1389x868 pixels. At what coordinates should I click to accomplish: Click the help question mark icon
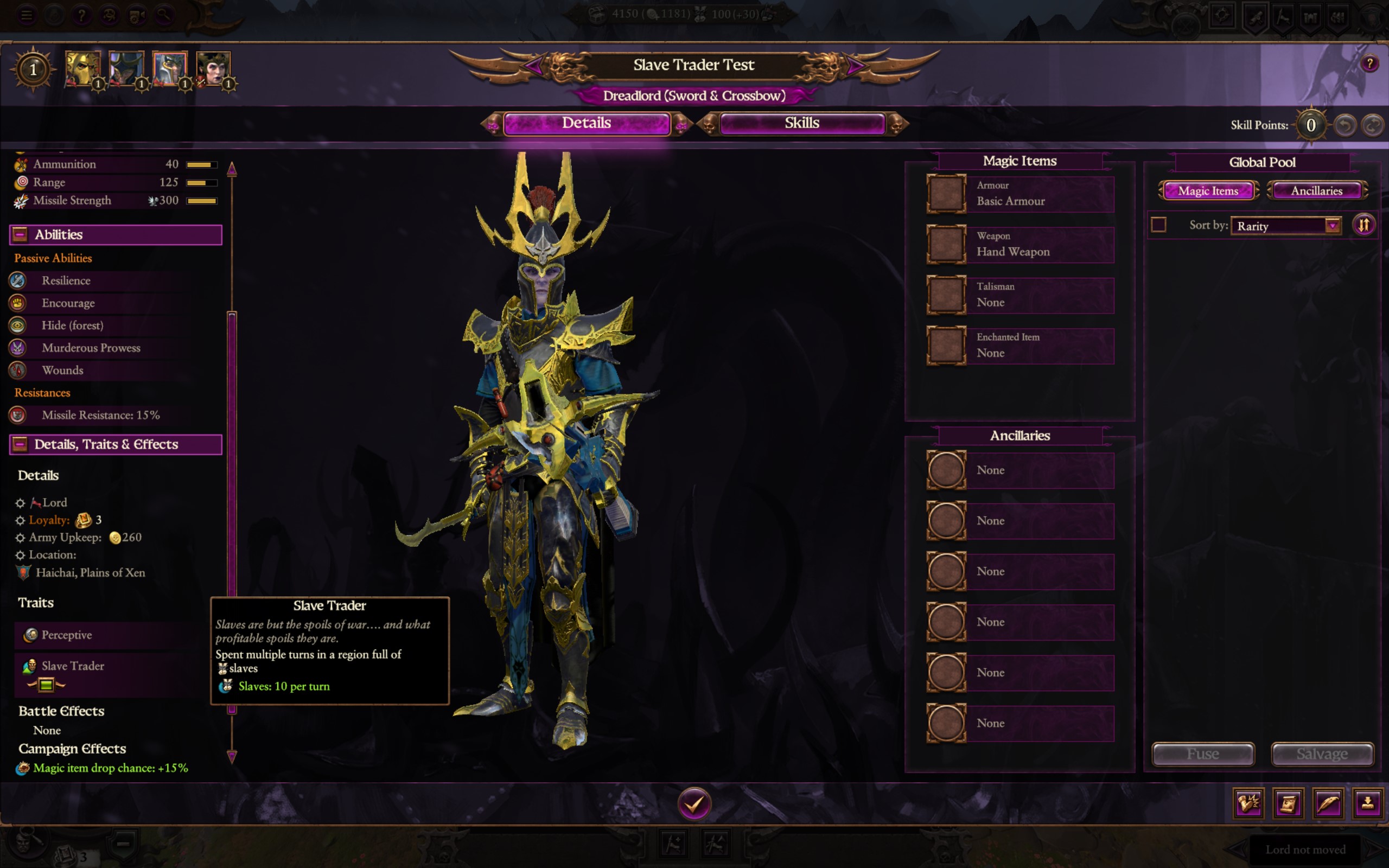(82, 16)
